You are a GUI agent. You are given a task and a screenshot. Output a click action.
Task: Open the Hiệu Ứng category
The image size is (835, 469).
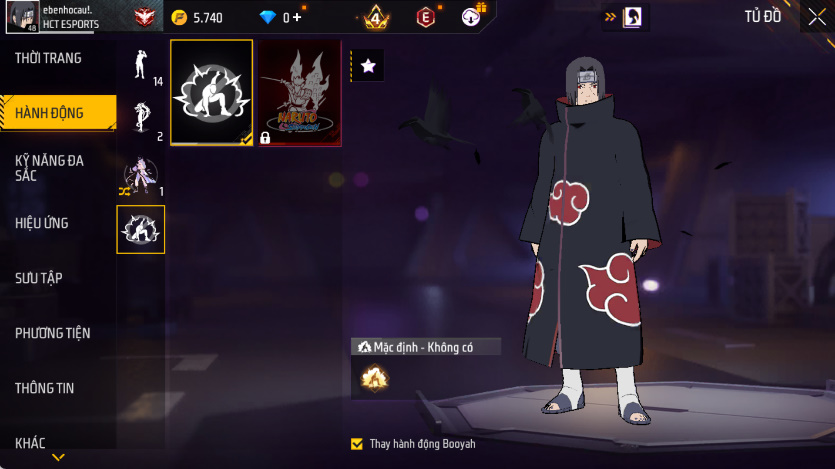tap(42, 223)
